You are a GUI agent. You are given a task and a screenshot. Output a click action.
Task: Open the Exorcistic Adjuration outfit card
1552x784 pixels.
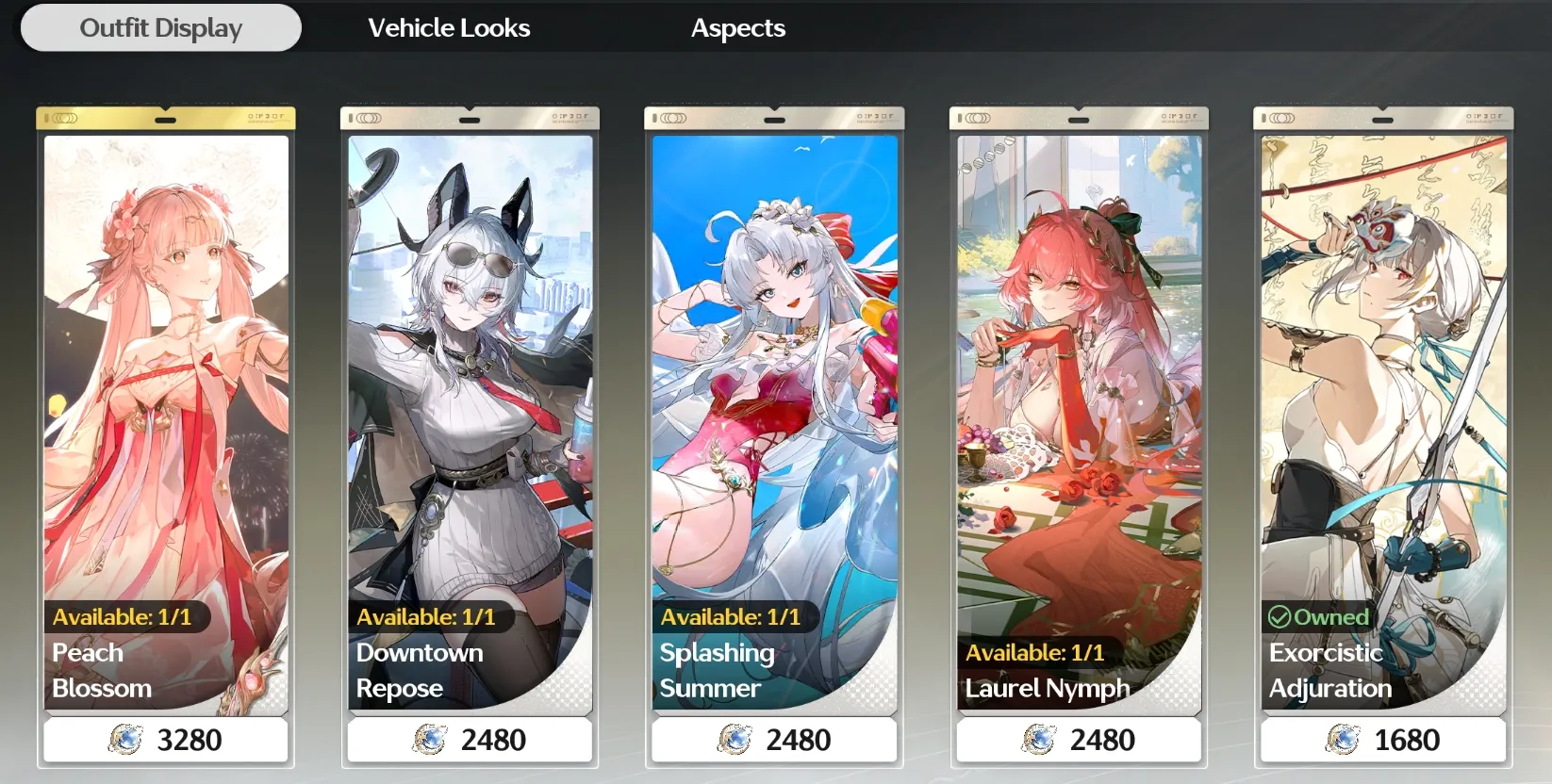point(1381,377)
